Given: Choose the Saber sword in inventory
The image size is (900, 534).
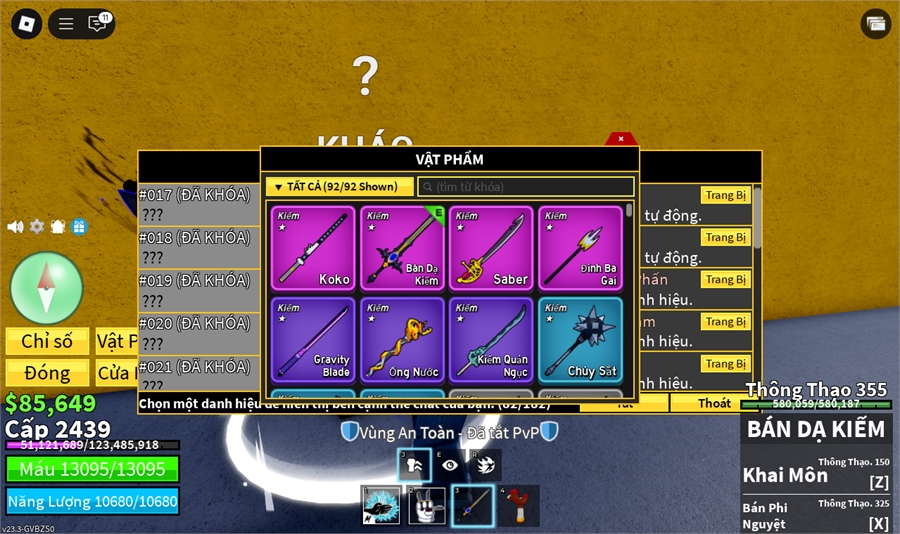Looking at the screenshot, I should coord(490,248).
